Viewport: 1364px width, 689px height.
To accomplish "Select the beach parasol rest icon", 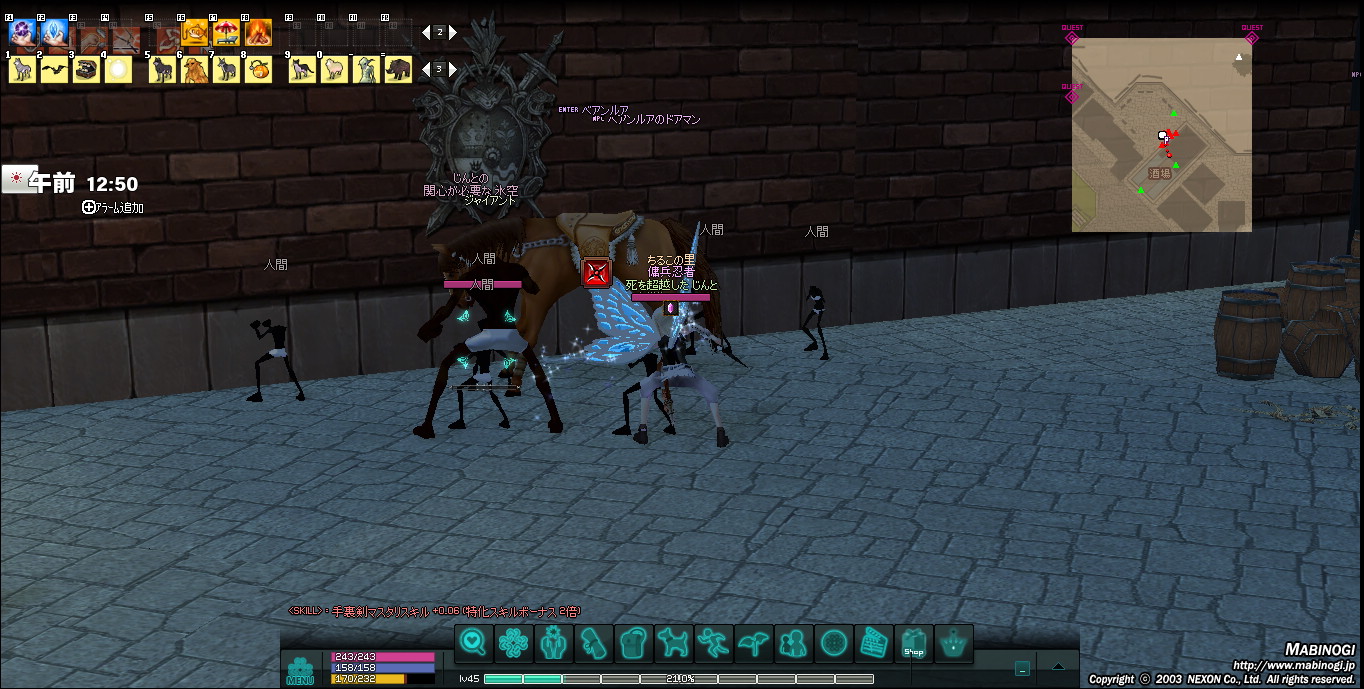I will point(226,33).
